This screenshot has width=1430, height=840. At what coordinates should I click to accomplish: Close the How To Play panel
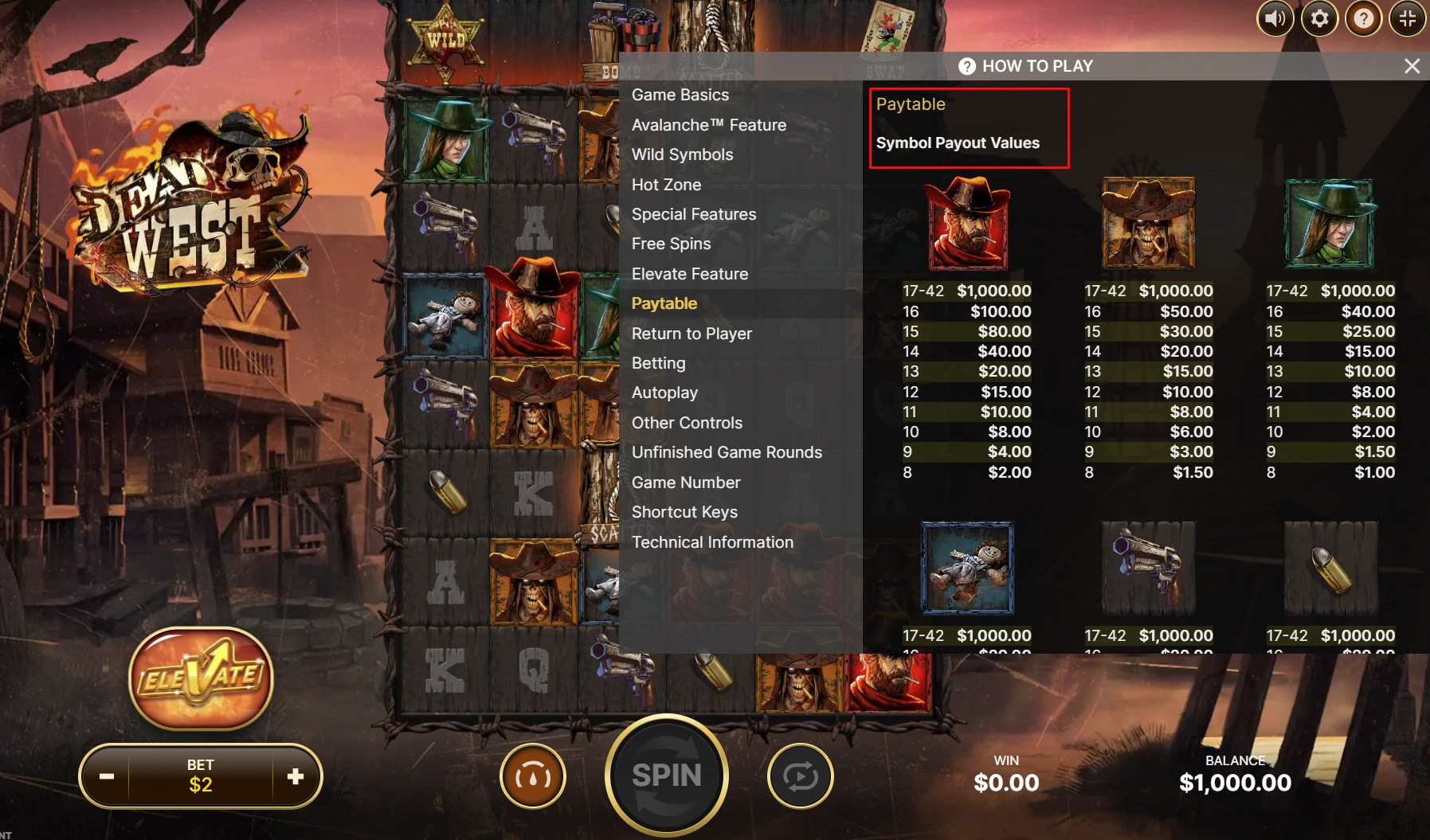tap(1412, 66)
